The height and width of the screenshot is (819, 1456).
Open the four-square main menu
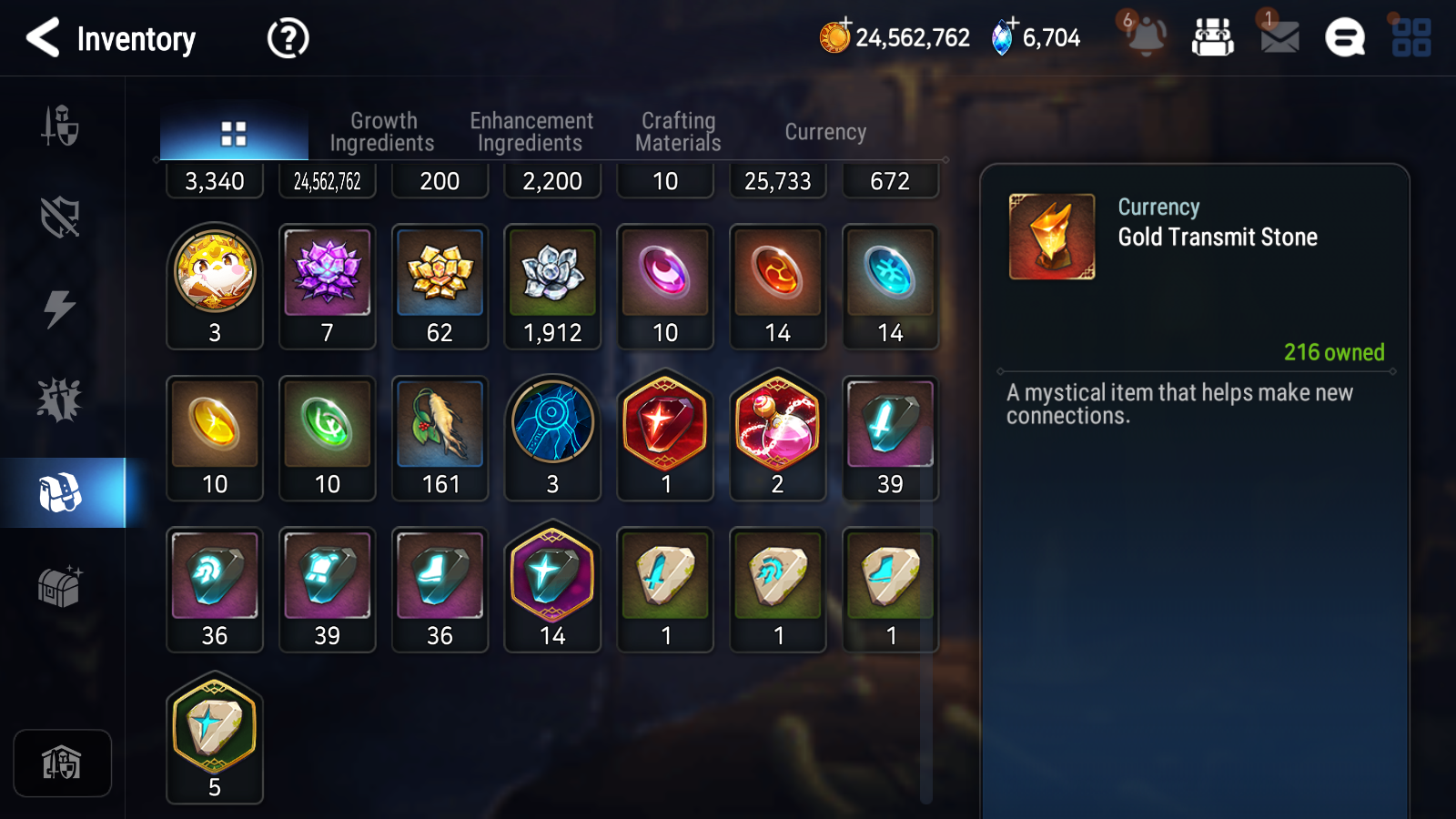pos(1411,38)
